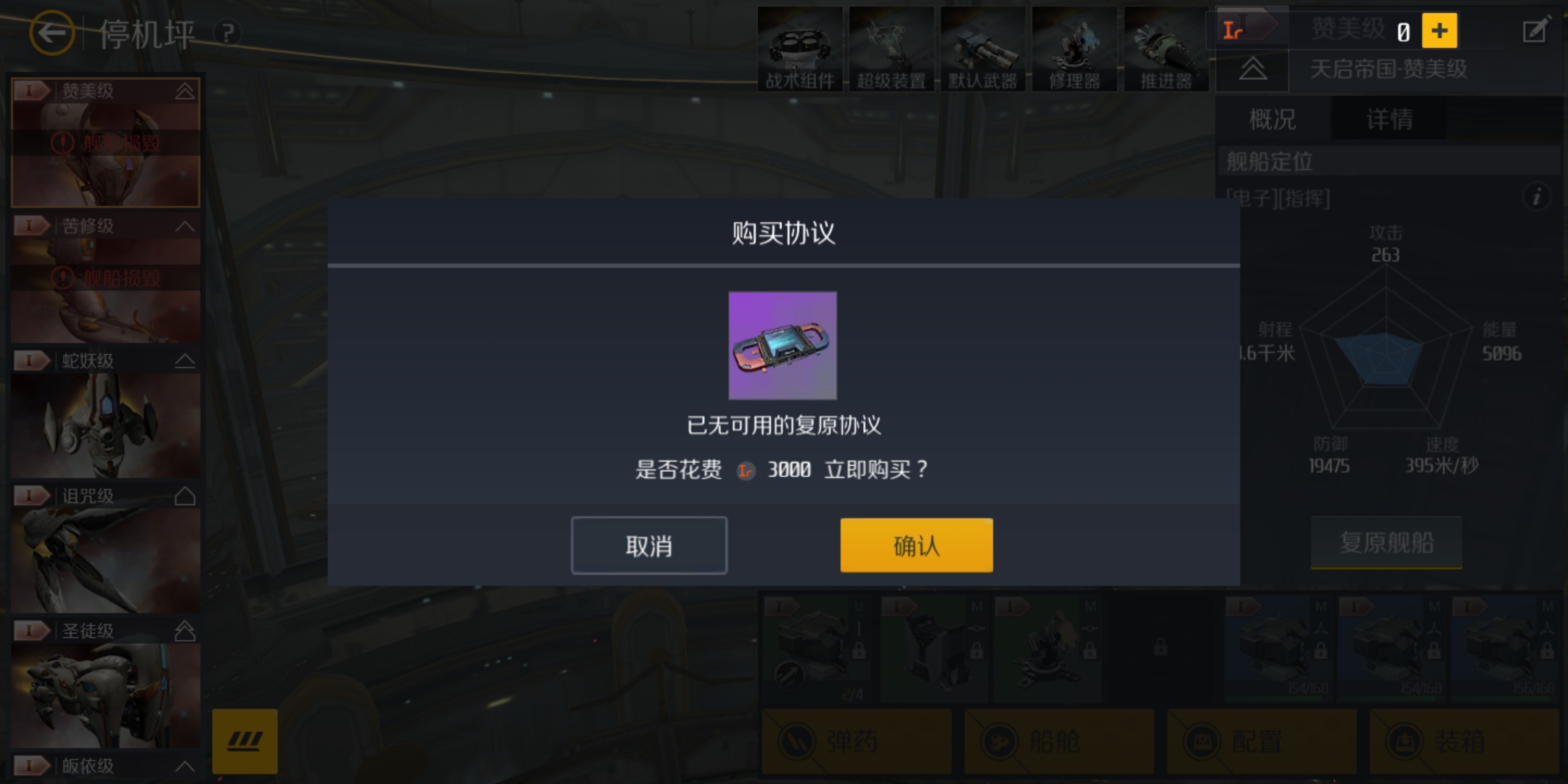Image resolution: width=1568 pixels, height=784 pixels.
Task: Select the 修理器 repair module icon
Action: [x=1075, y=47]
